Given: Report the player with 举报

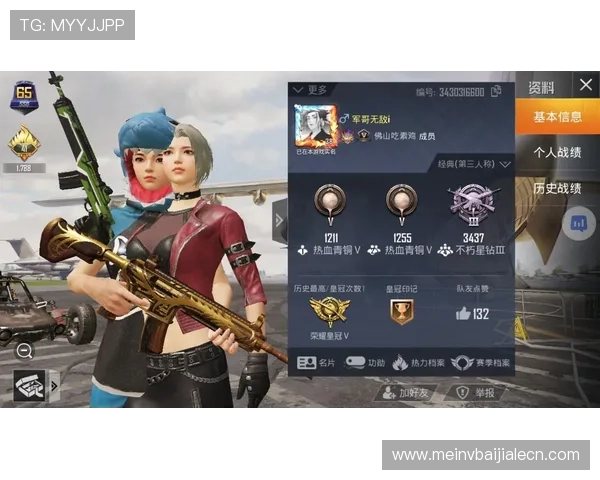Looking at the screenshot, I should pyautogui.click(x=475, y=393).
